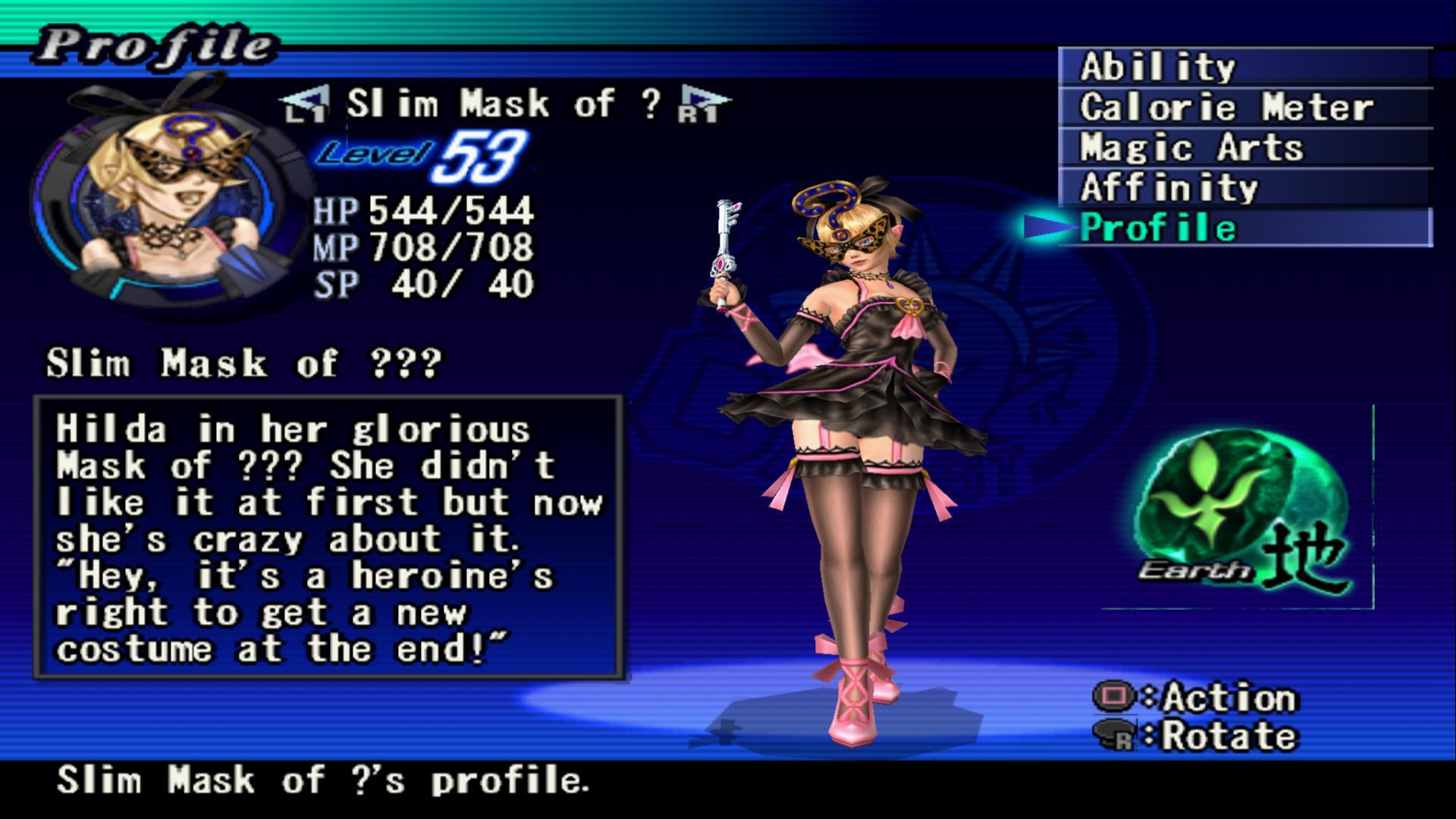Open the Ability menu entry
The image size is (1456, 819).
coord(1244,67)
